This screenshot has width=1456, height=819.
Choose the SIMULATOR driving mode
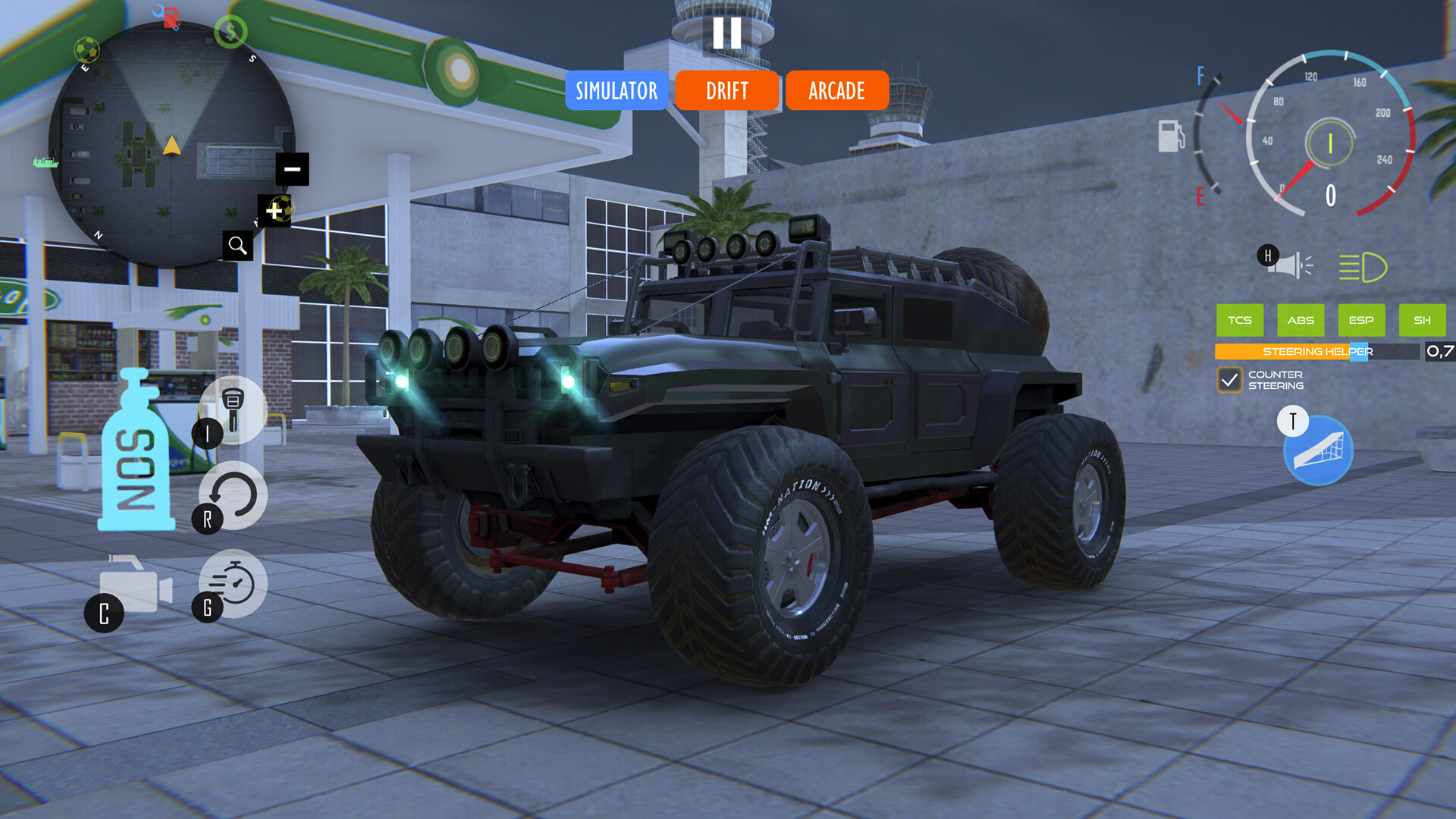(617, 91)
